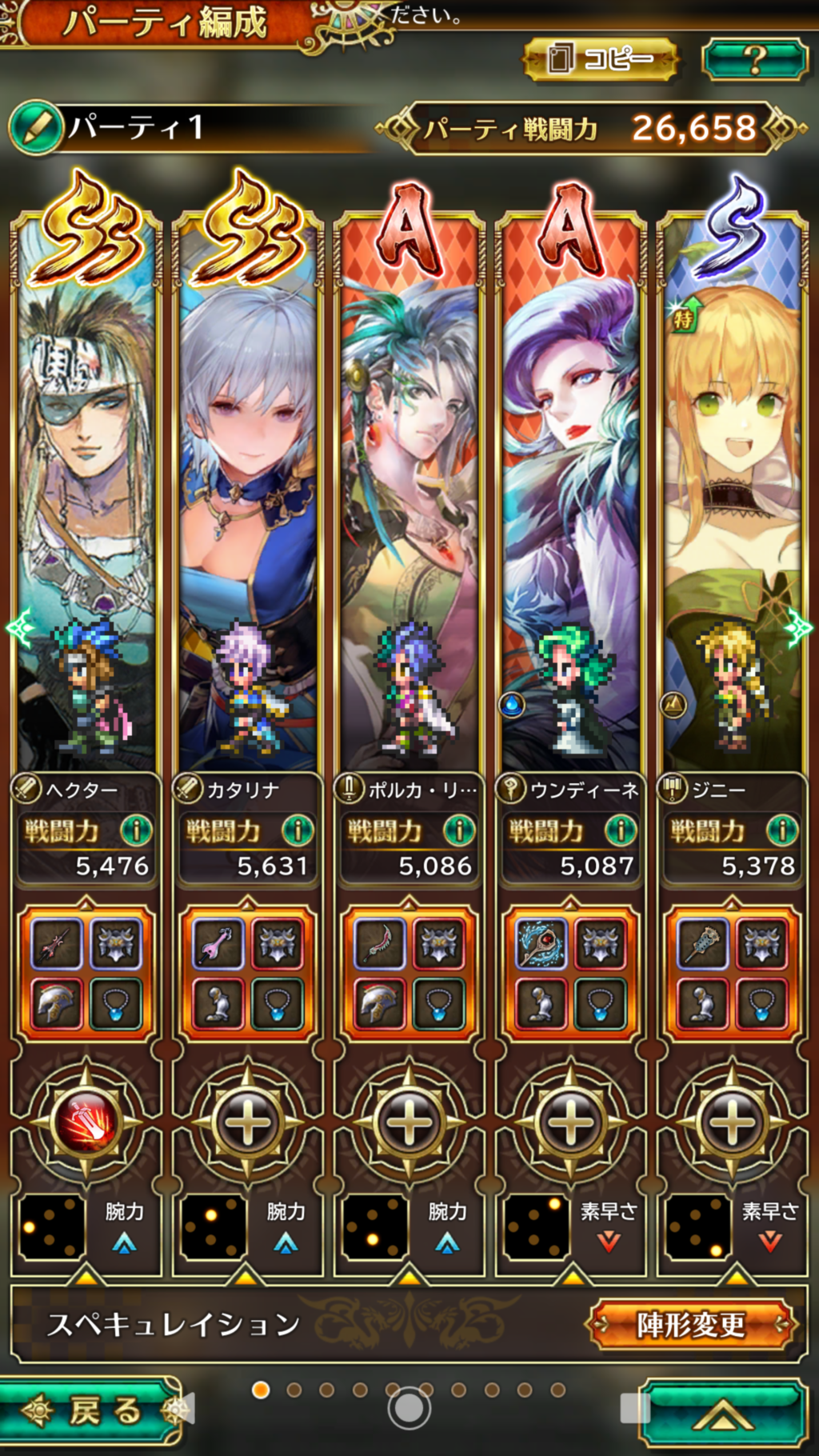Select ウンディーネ character card
819x1456 pixels.
click(x=571, y=496)
